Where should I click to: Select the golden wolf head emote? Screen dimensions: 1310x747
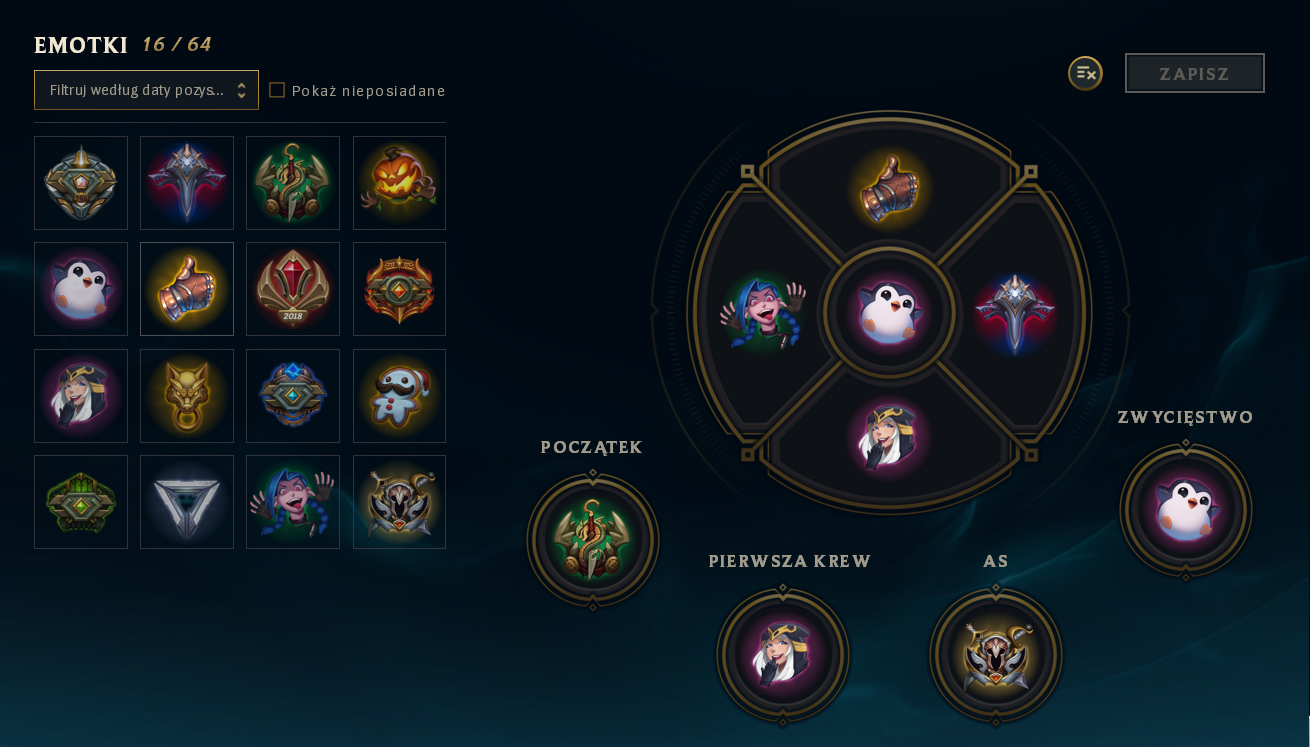pyautogui.click(x=187, y=396)
